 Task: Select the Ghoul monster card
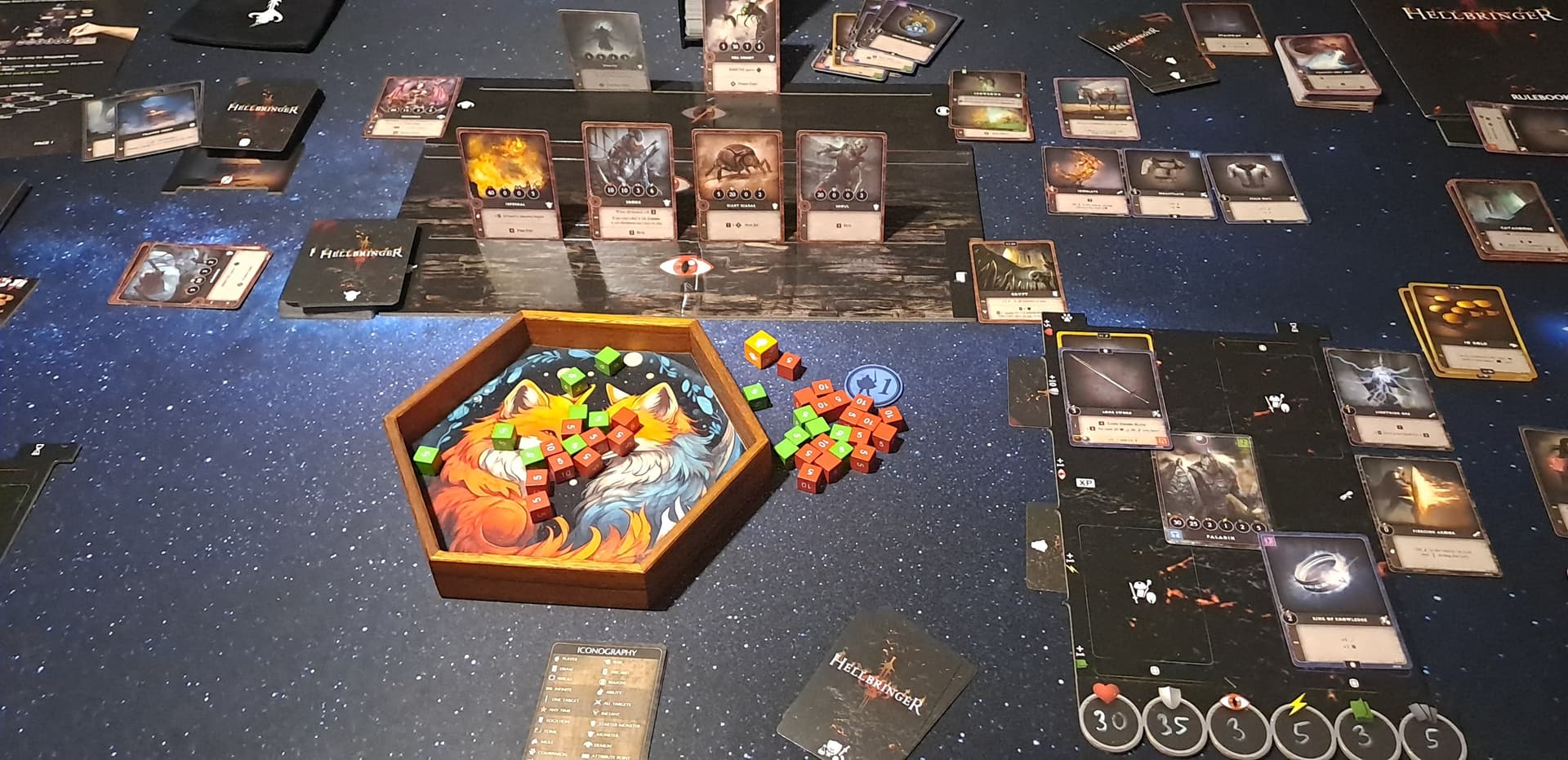[840, 186]
